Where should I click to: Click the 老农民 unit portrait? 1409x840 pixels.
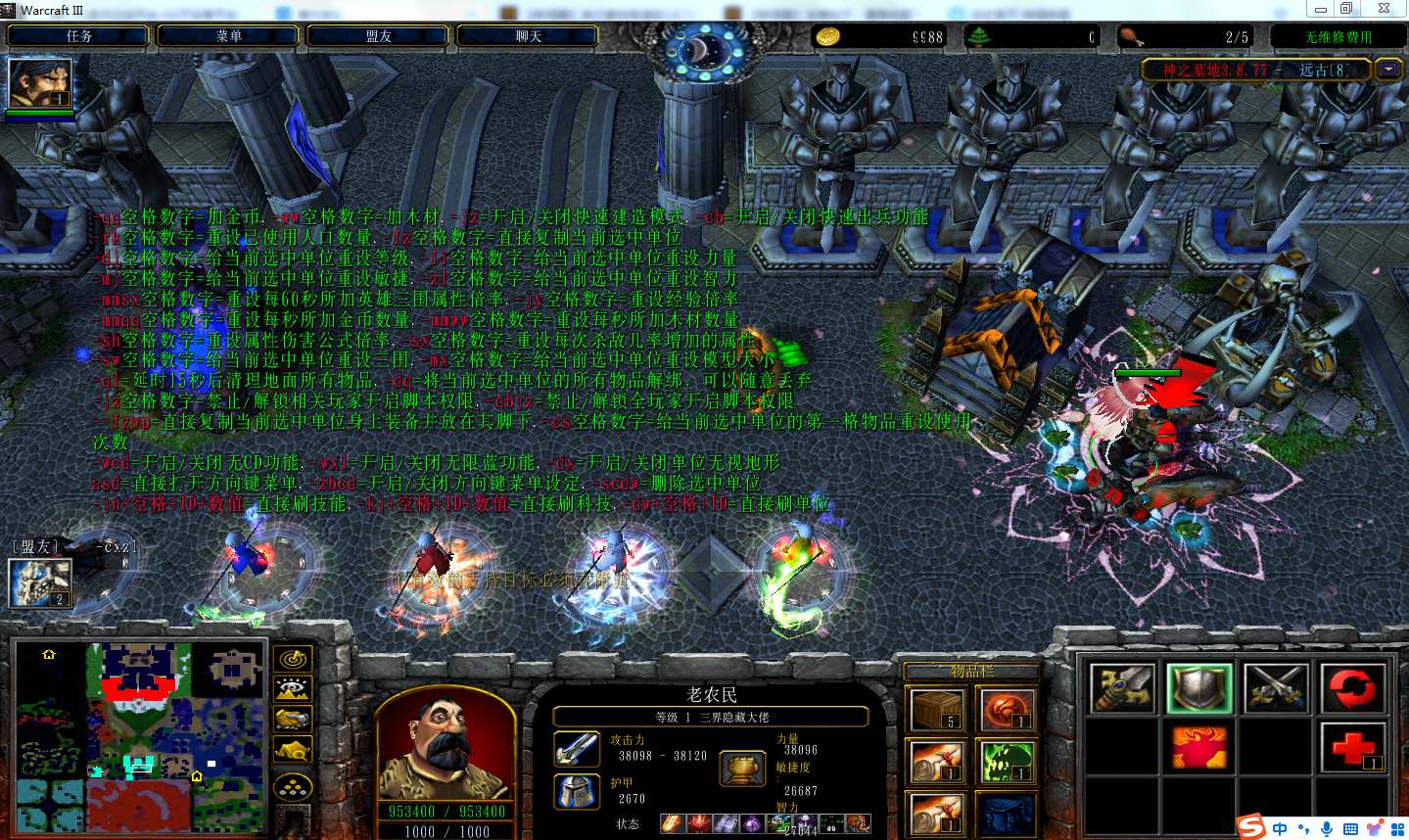click(x=444, y=744)
